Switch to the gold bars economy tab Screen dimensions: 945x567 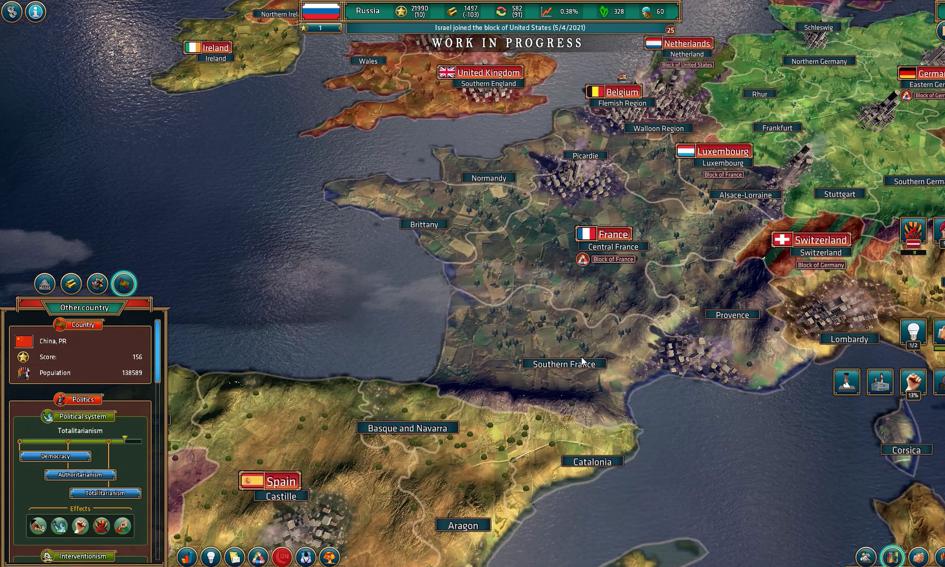71,284
